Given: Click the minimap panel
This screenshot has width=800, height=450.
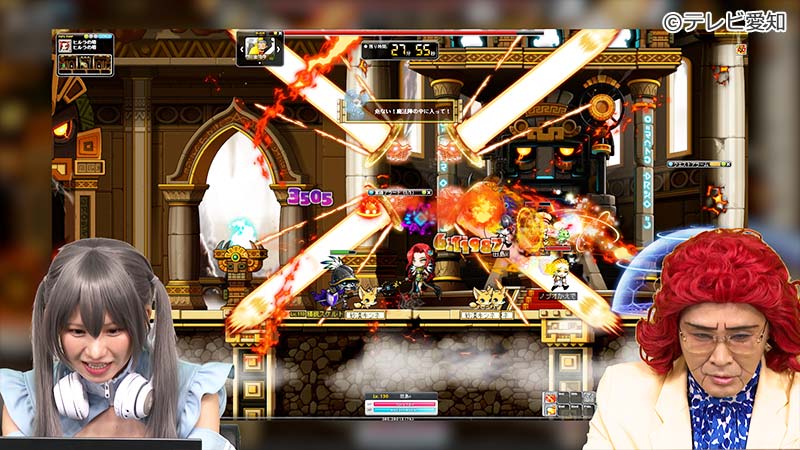Looking at the screenshot, I should pyautogui.click(x=84, y=54).
